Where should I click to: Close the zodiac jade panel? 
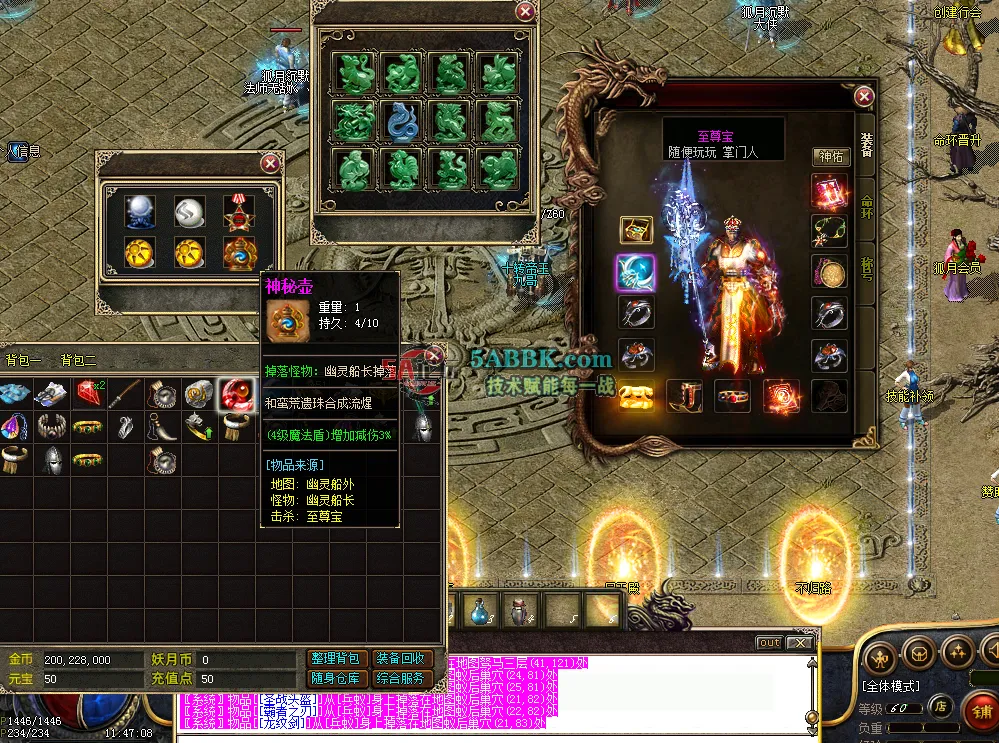coord(525,11)
